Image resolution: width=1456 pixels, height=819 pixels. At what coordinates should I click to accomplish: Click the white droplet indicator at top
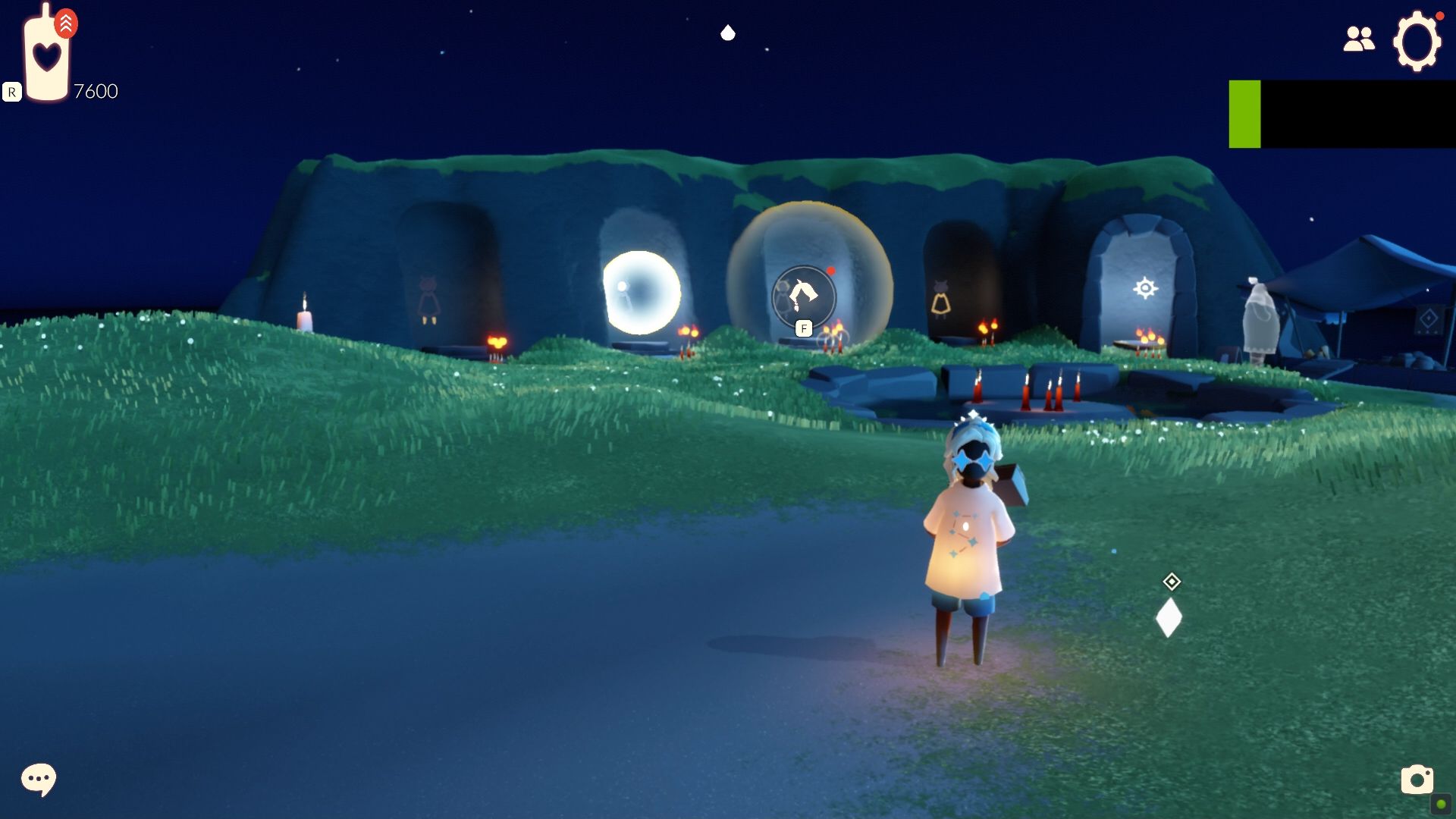click(728, 33)
